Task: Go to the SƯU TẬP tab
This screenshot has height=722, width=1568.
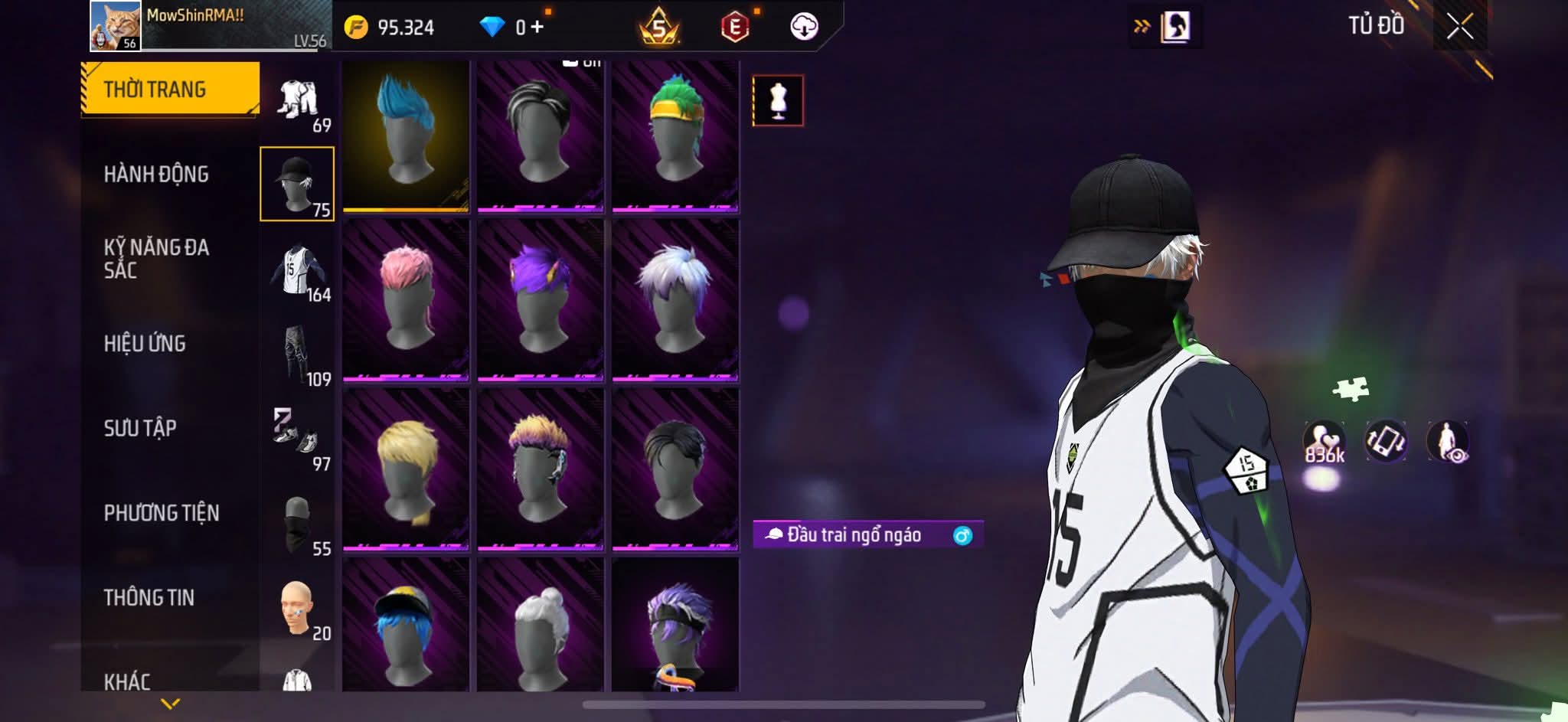Action: click(x=140, y=428)
